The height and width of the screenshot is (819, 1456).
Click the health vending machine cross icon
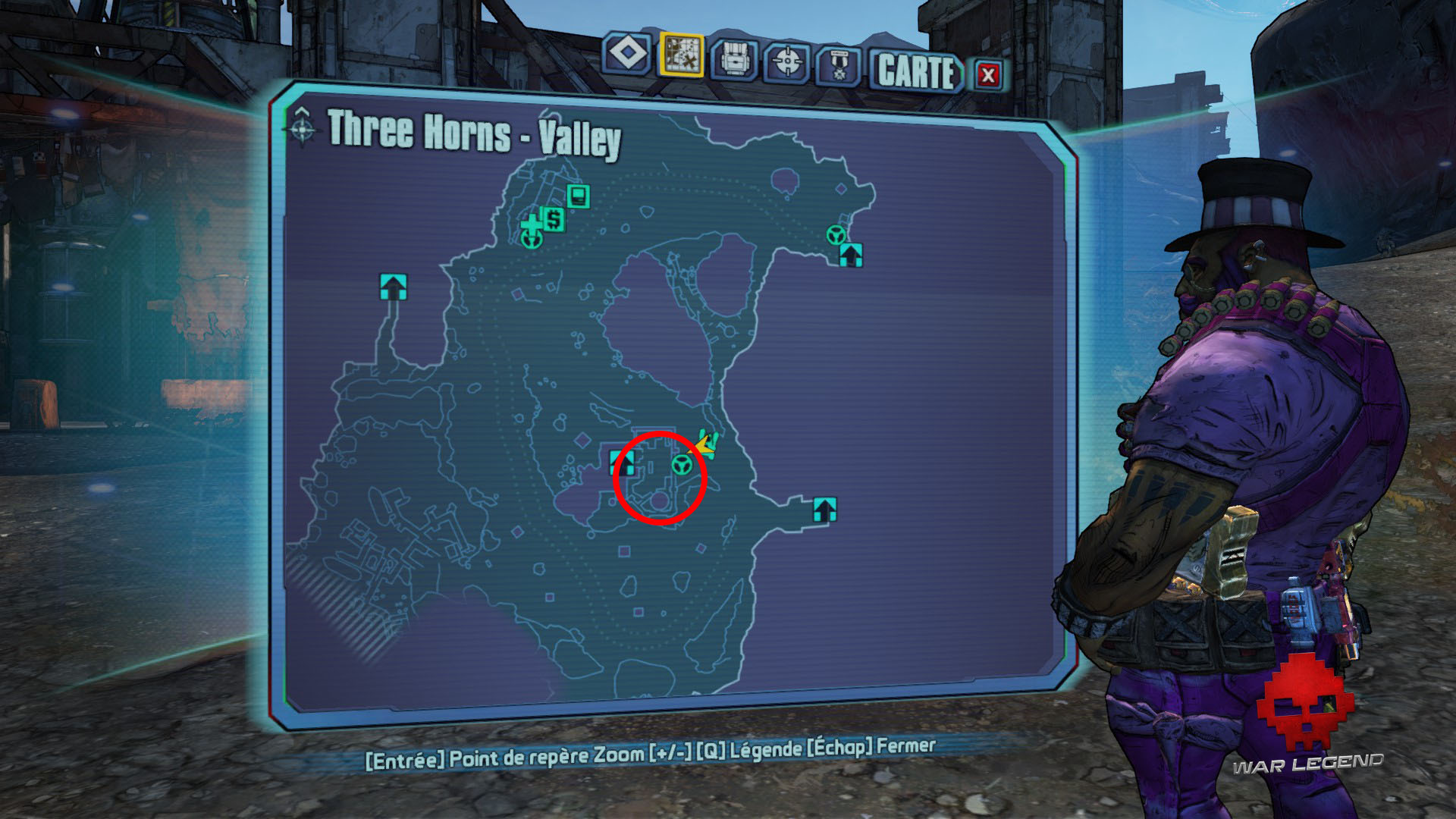[x=530, y=222]
